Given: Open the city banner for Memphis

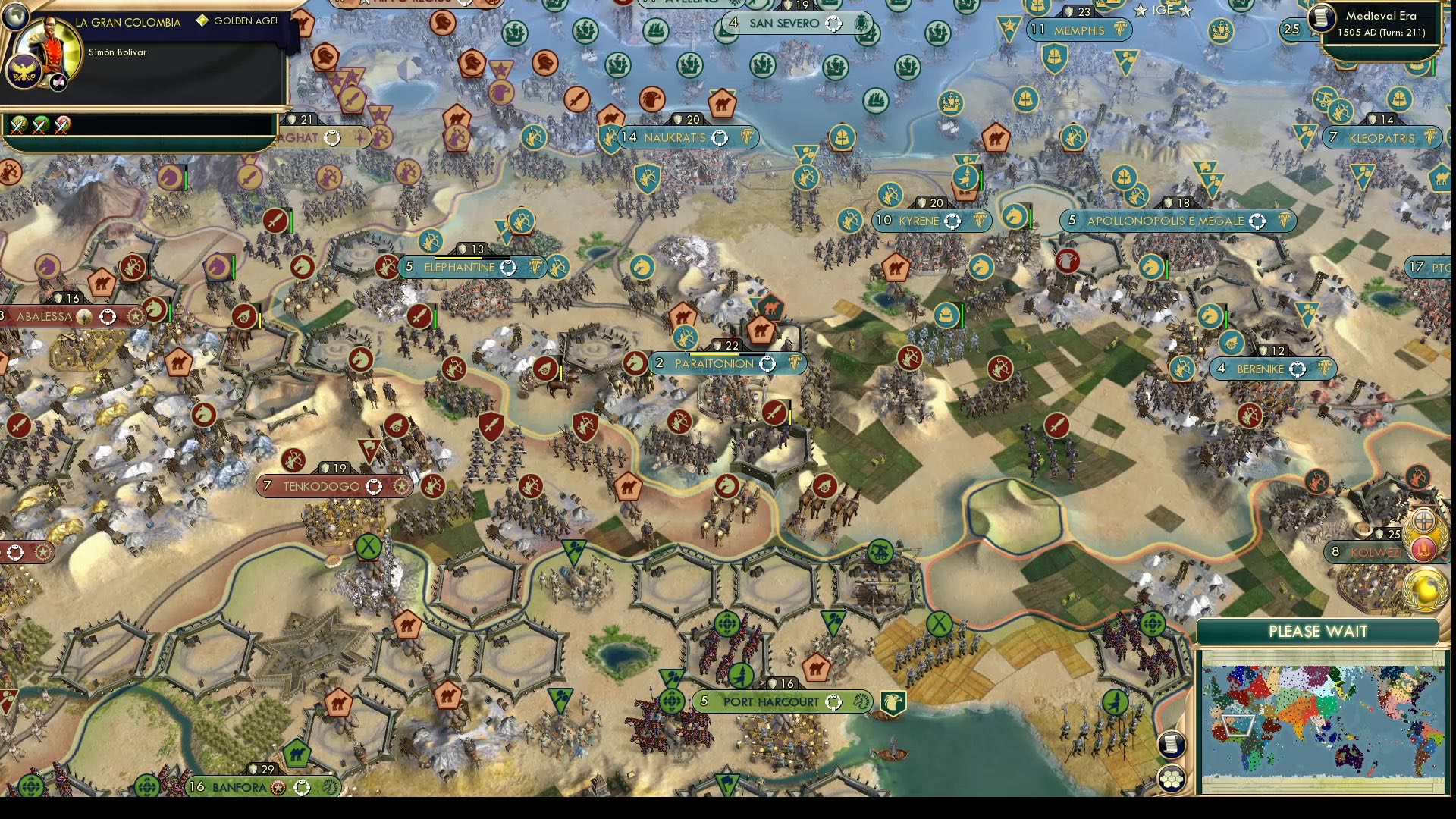Looking at the screenshot, I should click(x=1078, y=30).
